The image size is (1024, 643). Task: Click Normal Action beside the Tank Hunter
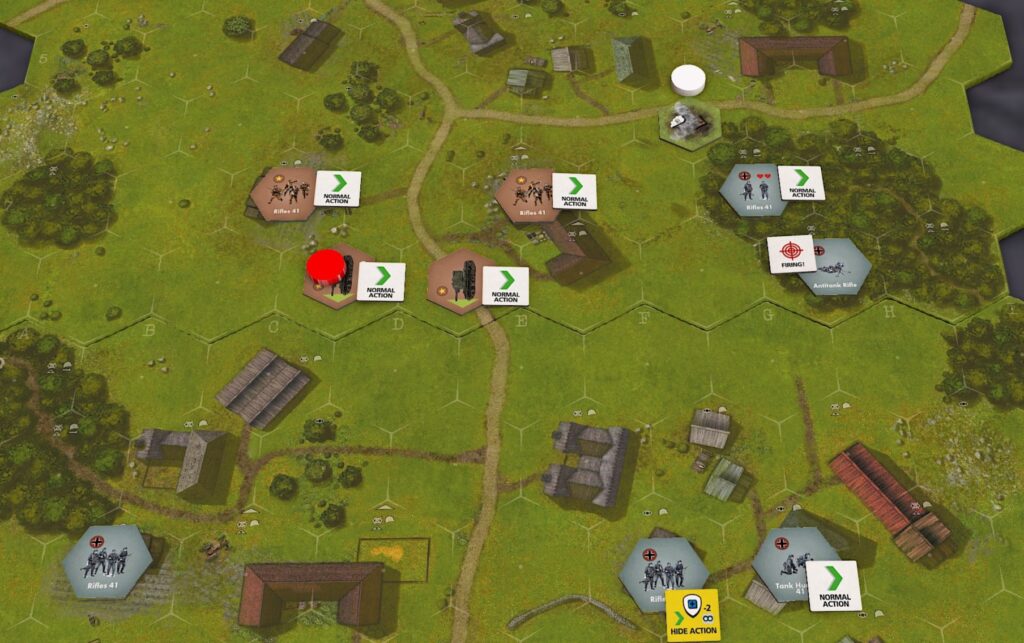point(833,586)
